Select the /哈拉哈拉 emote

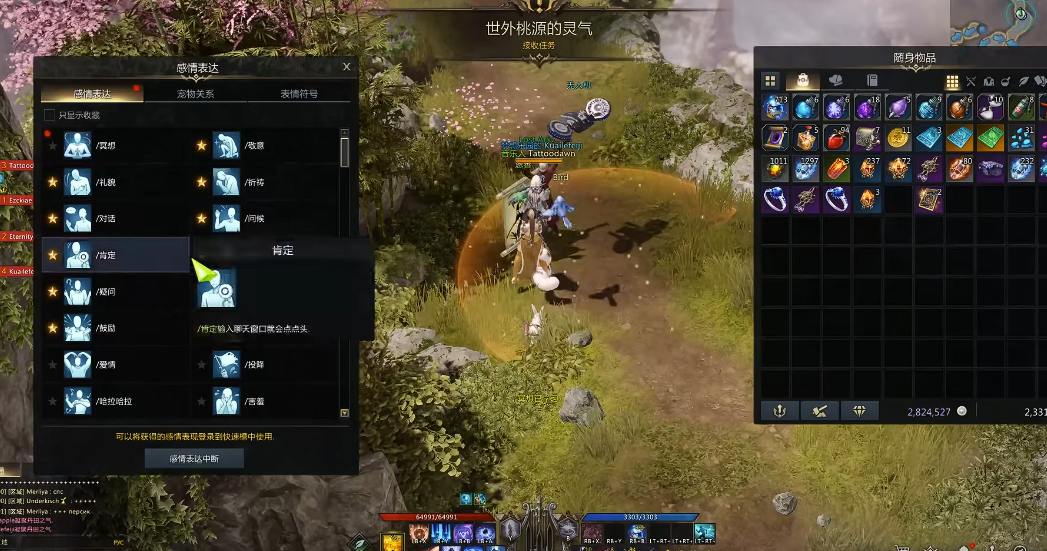110,401
